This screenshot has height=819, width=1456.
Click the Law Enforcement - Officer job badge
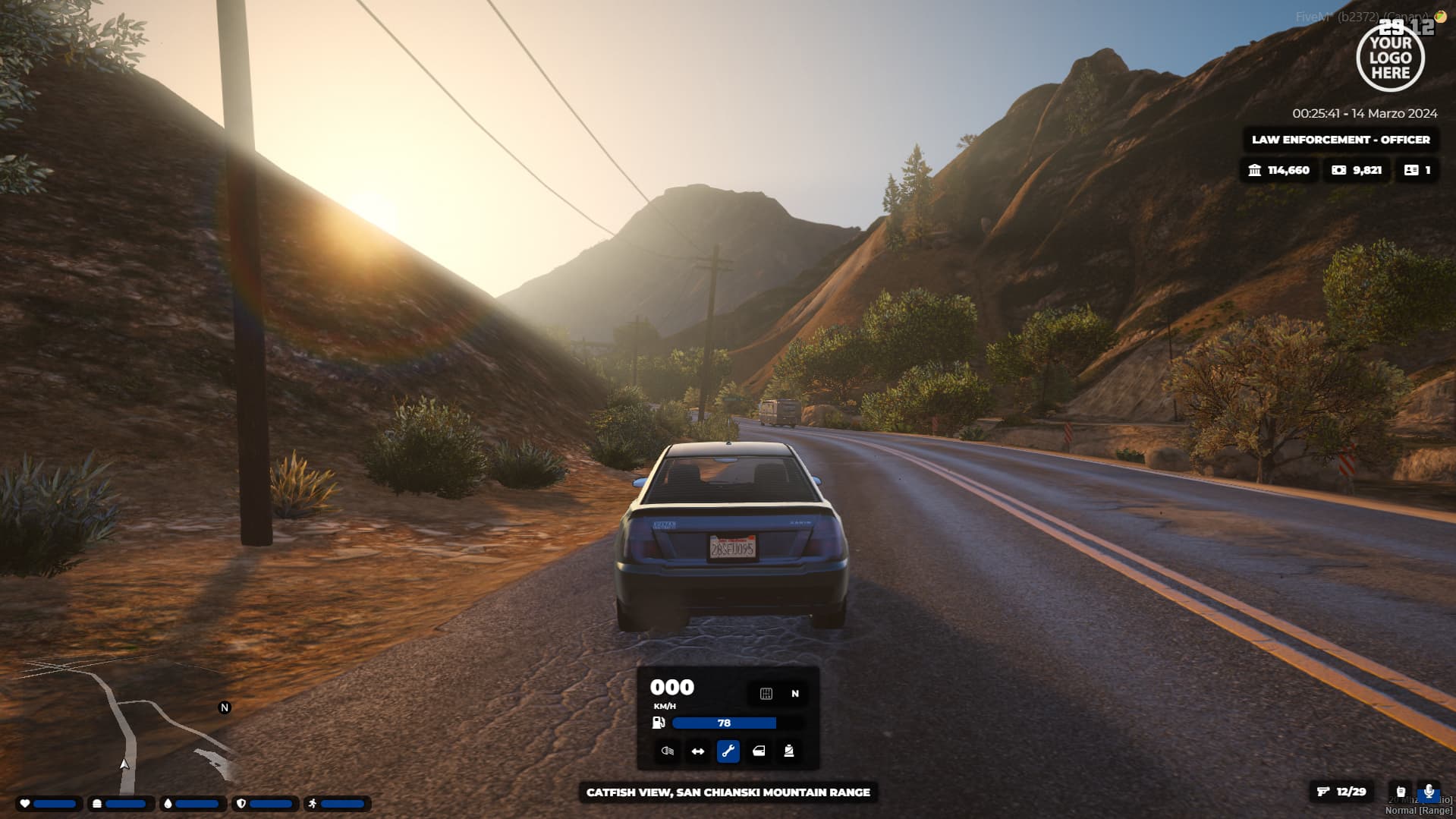[1341, 140]
